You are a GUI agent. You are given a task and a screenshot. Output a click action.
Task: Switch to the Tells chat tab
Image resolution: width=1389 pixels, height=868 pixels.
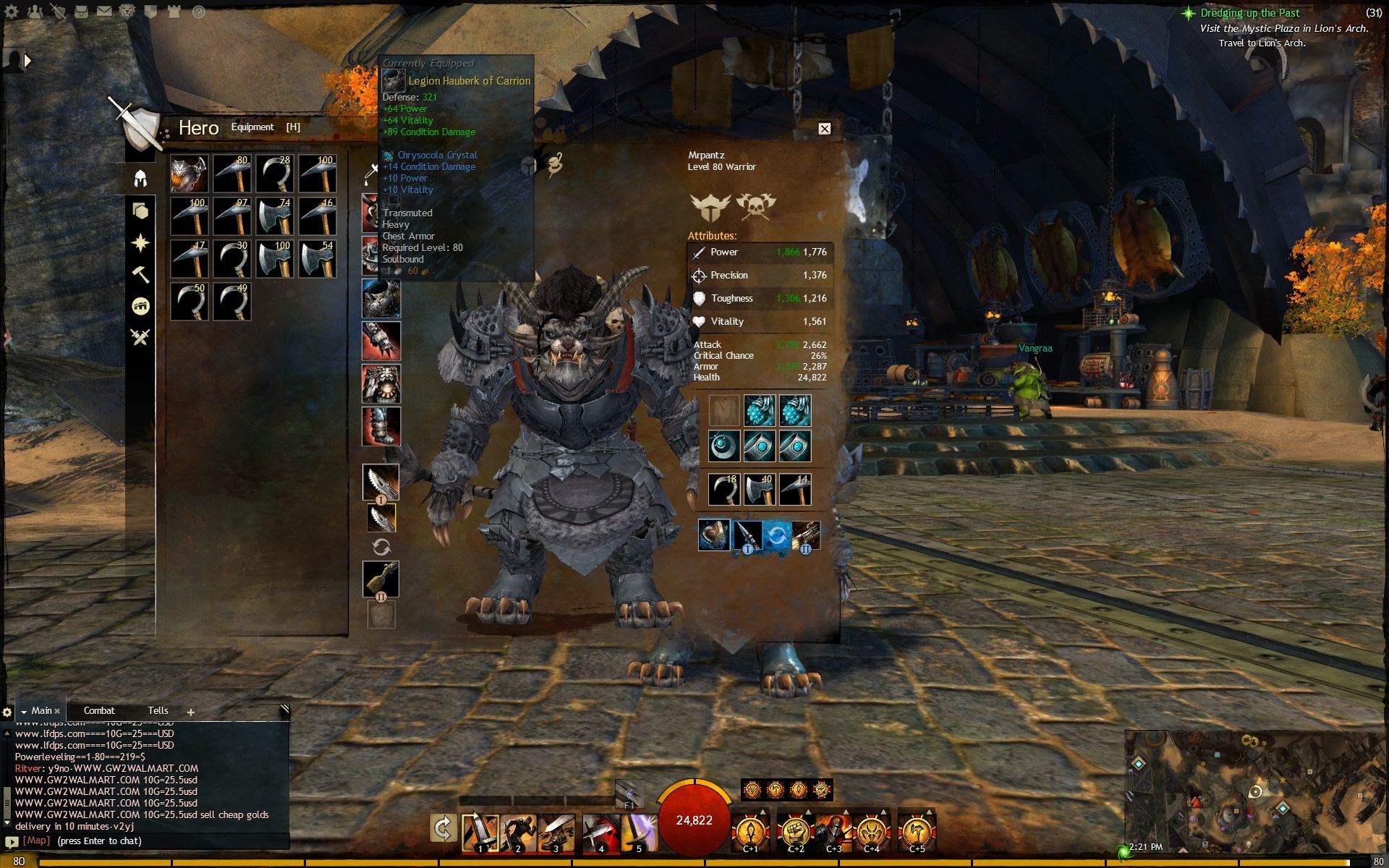click(x=158, y=711)
